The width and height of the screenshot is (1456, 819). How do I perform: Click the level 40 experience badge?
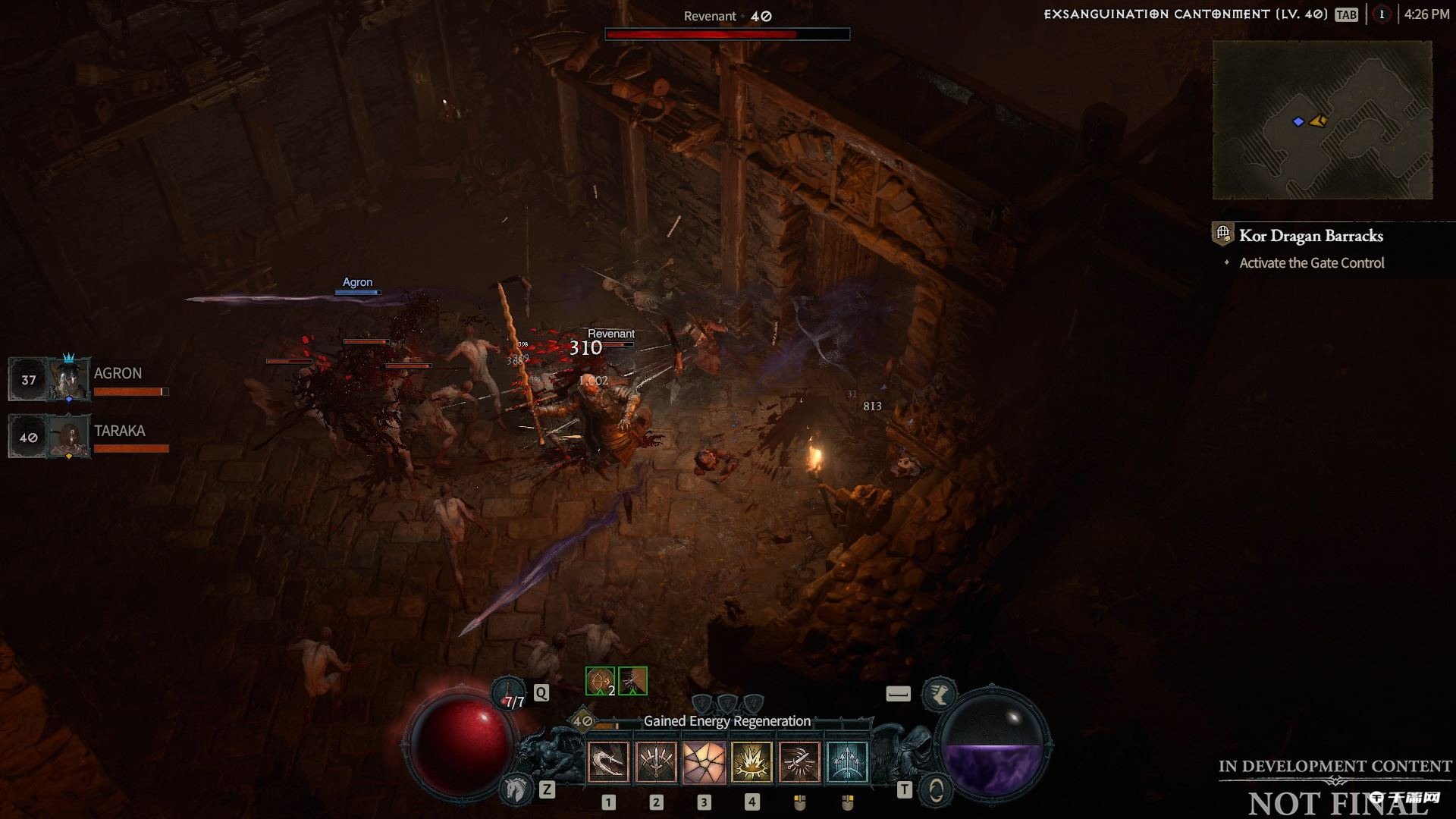(582, 720)
